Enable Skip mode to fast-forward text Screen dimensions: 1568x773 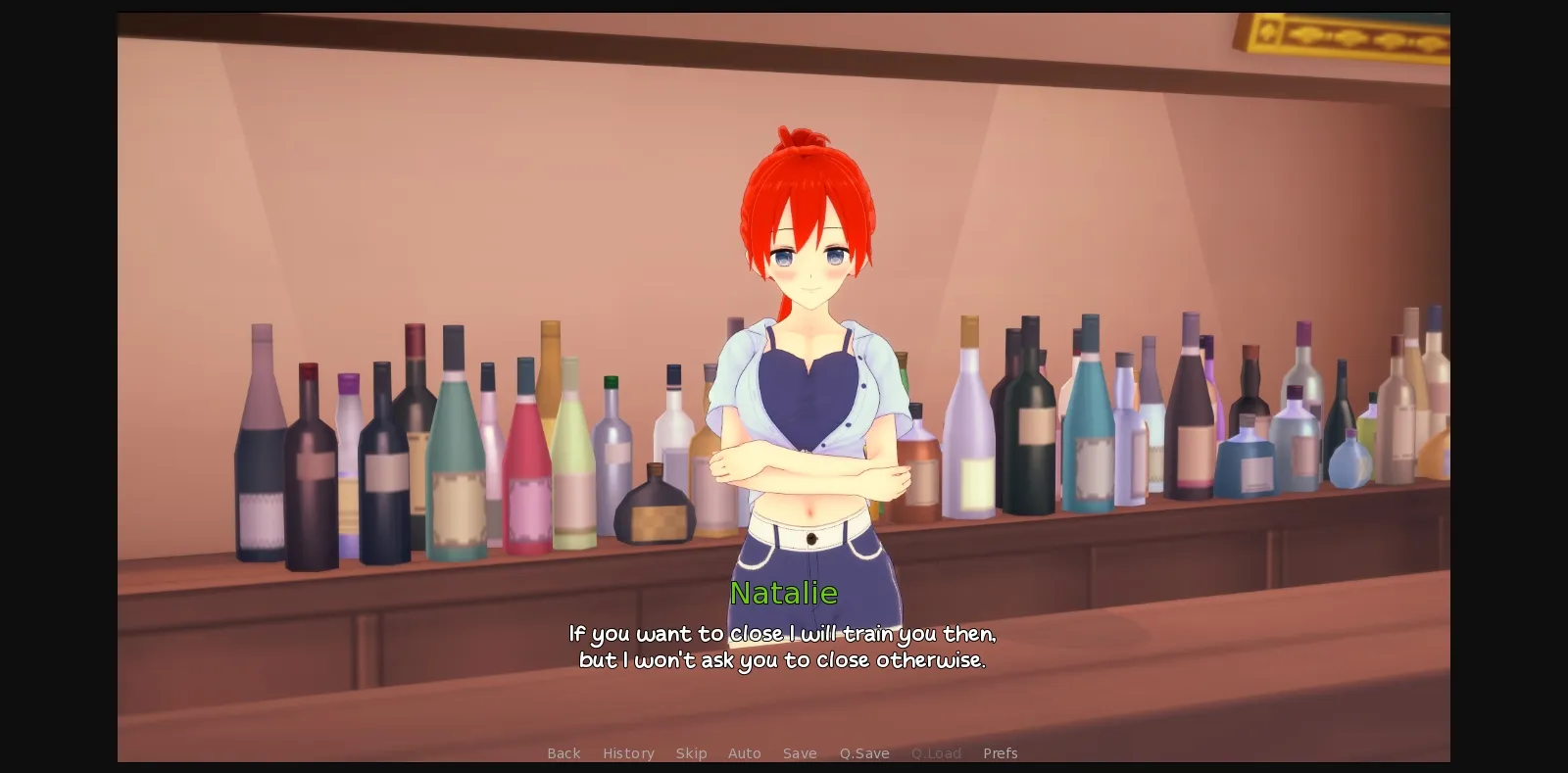pyautogui.click(x=692, y=753)
